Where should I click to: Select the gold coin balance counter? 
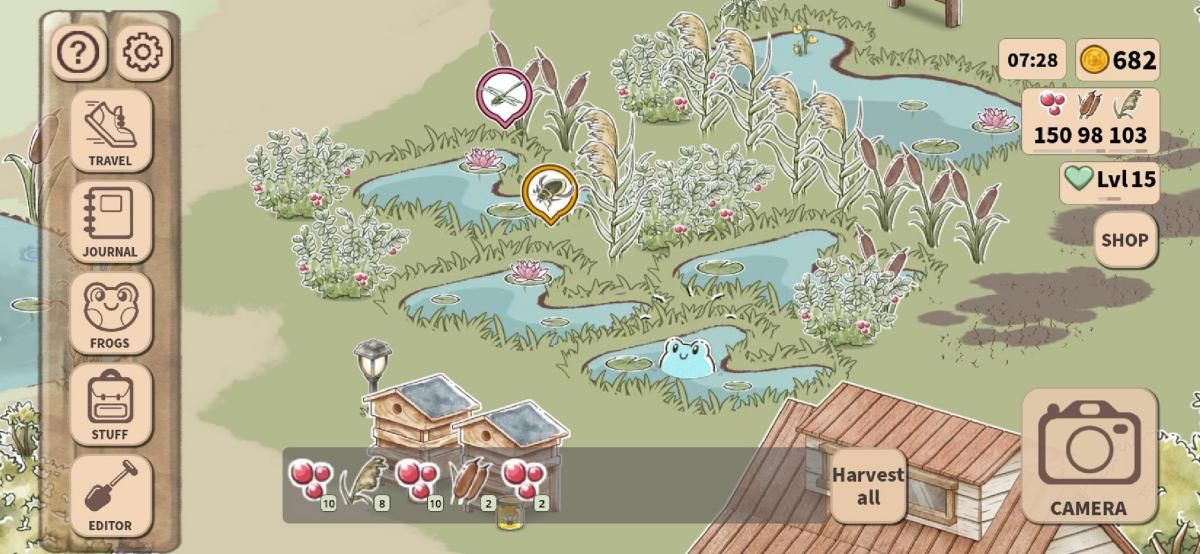point(1118,60)
